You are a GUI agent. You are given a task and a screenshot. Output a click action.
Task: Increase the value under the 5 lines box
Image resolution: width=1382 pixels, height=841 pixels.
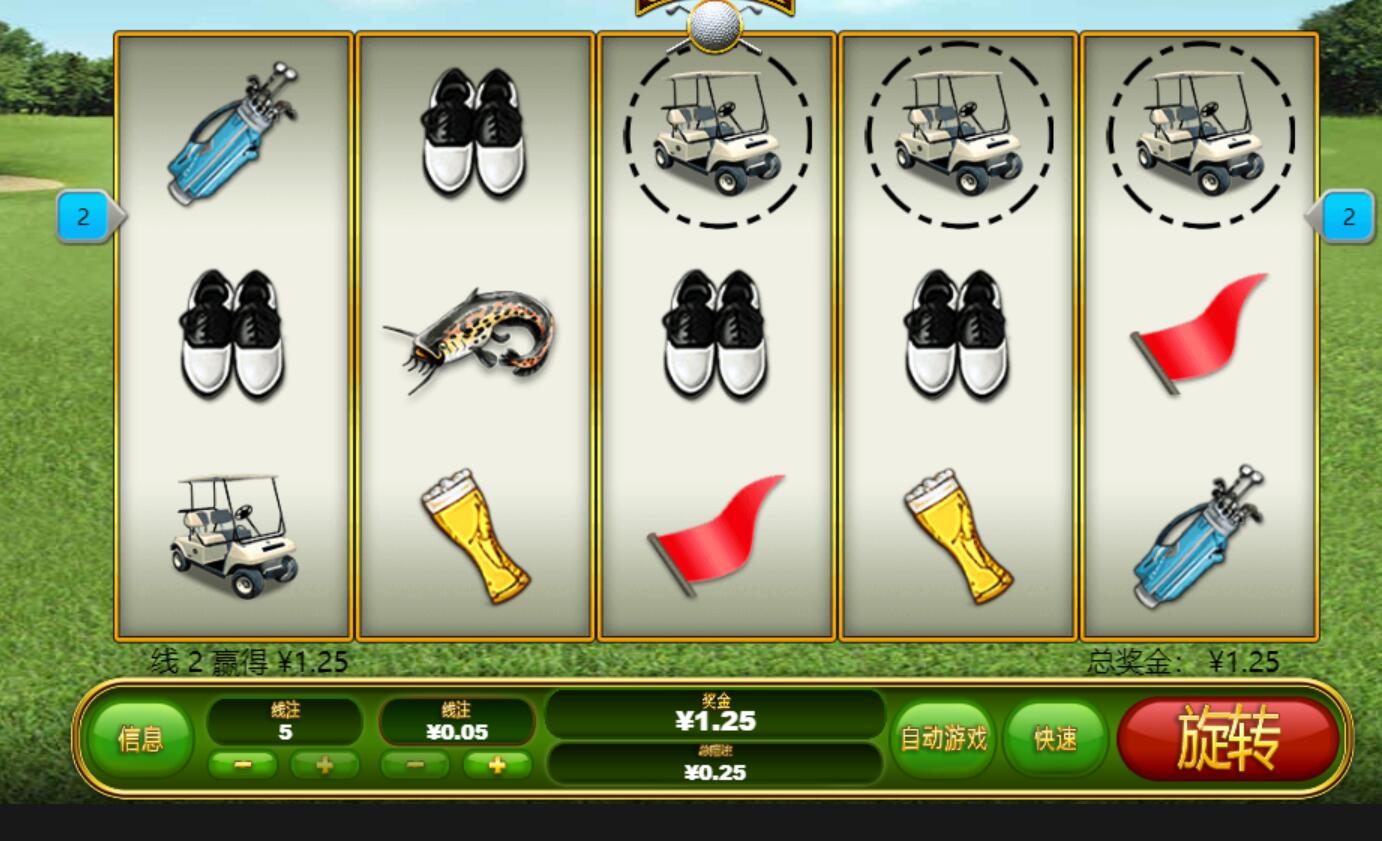[325, 765]
